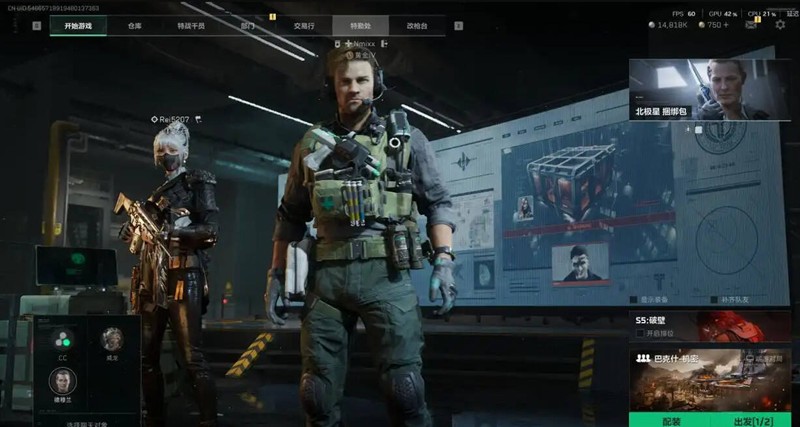Toggle the 显示装备 checkbox

tap(636, 299)
